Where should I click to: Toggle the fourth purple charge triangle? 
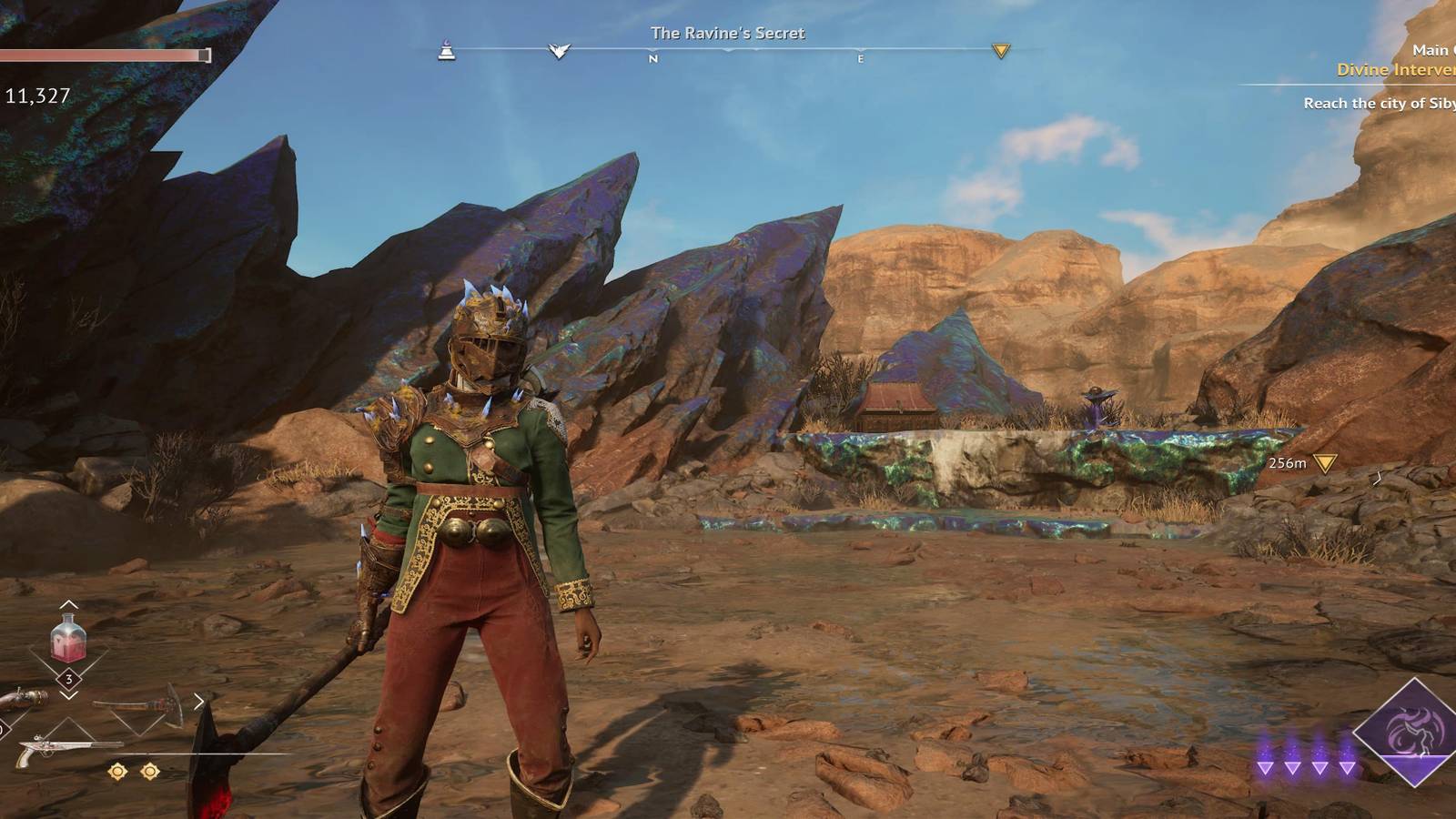[x=1348, y=769]
